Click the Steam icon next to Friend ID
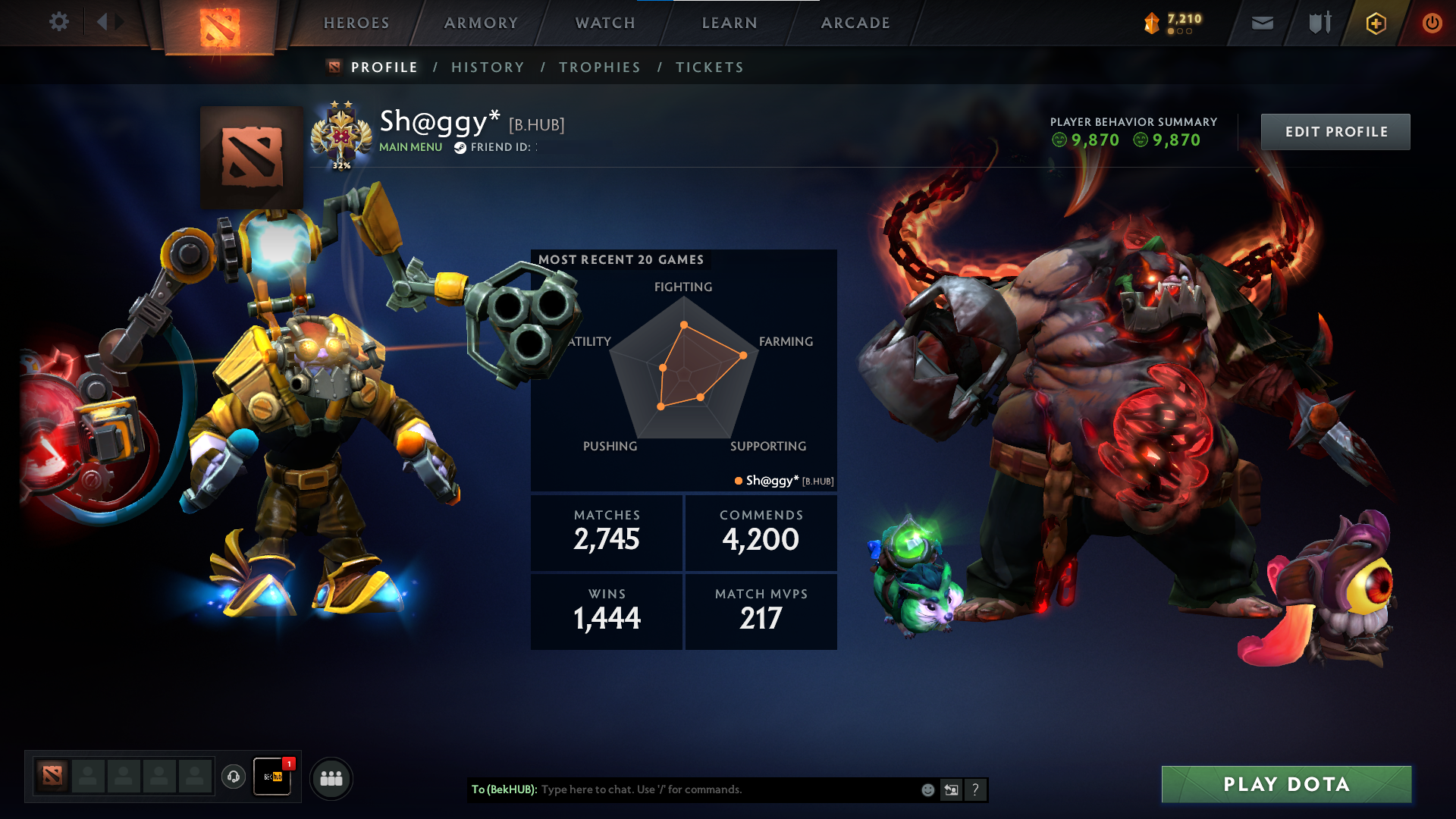1456x819 pixels. [x=459, y=149]
